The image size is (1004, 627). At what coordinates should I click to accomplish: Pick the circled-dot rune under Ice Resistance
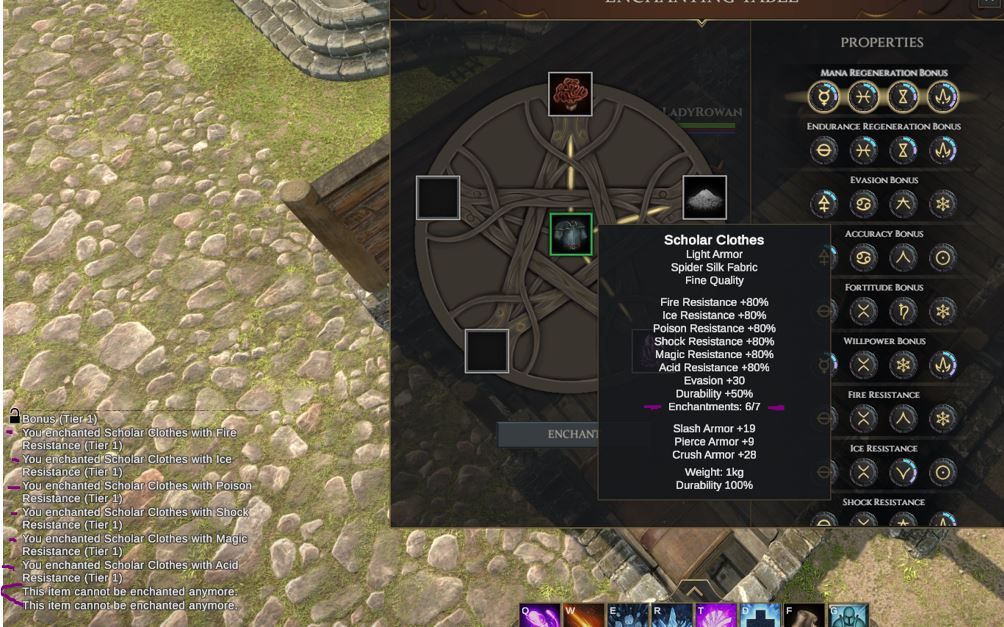(942, 472)
